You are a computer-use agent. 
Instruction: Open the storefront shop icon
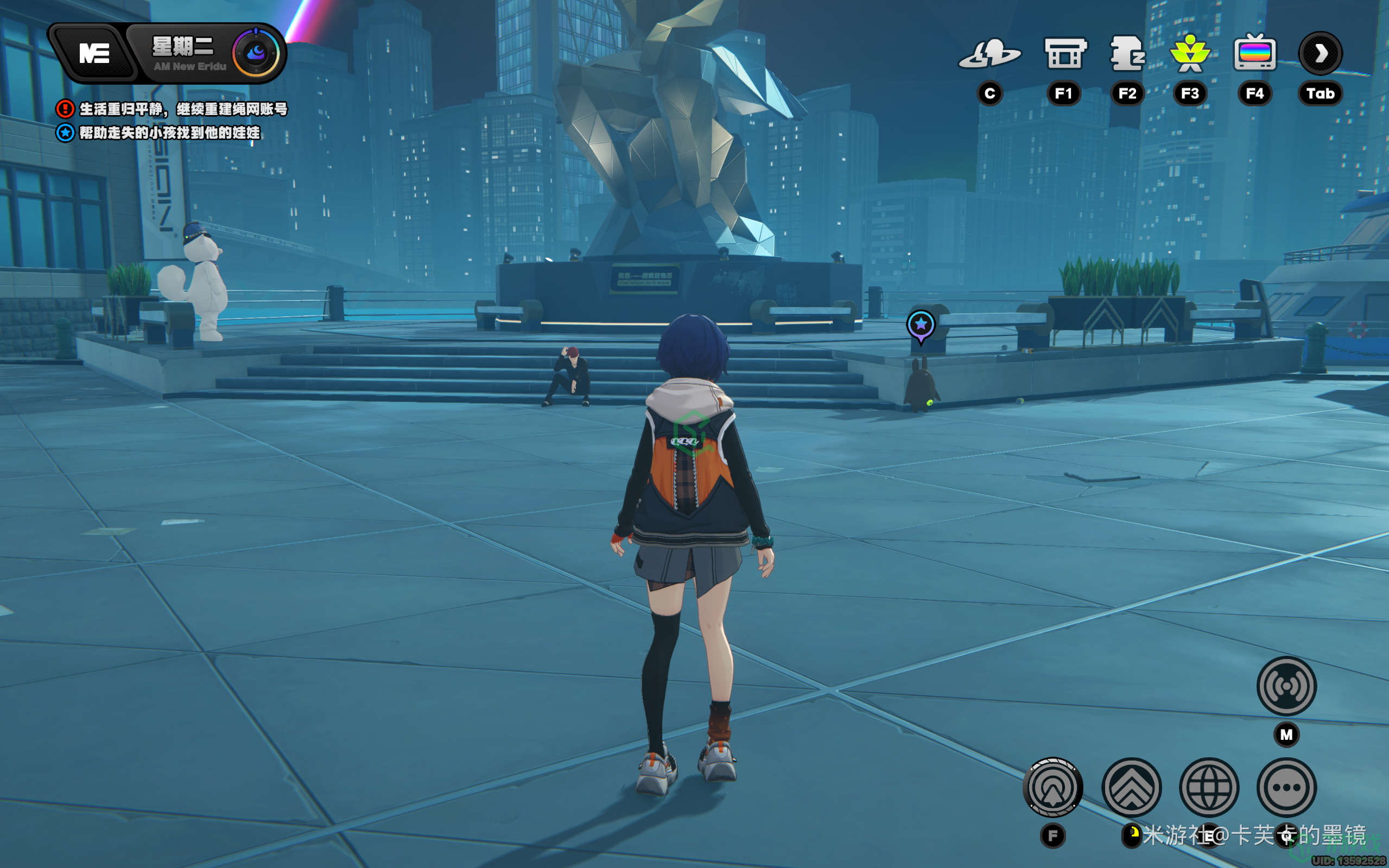click(1064, 54)
